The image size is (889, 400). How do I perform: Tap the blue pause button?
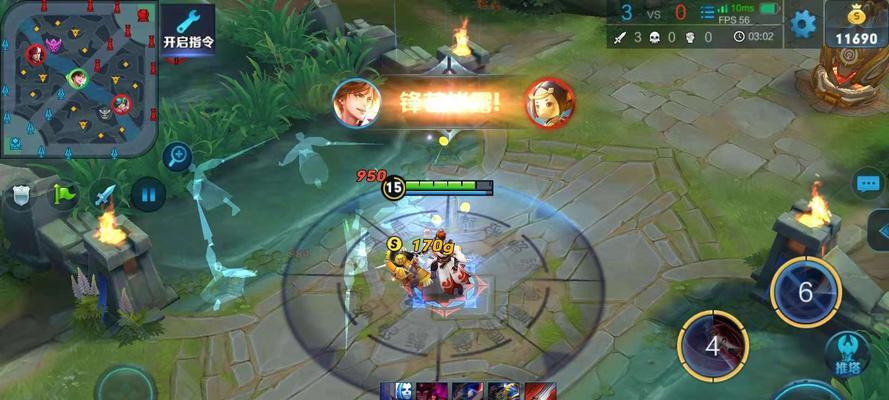pyautogui.click(x=148, y=194)
